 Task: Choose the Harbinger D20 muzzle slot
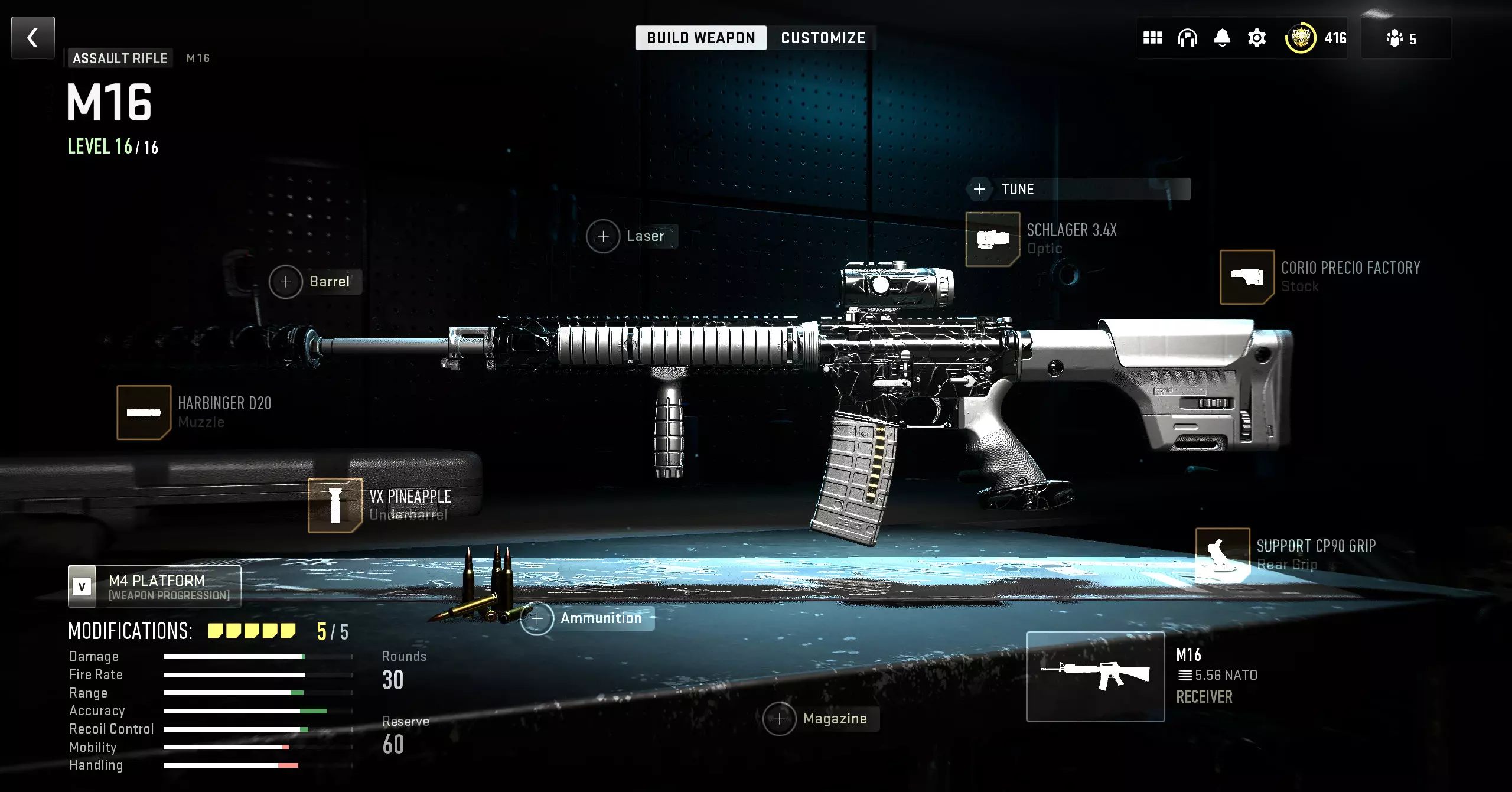144,412
